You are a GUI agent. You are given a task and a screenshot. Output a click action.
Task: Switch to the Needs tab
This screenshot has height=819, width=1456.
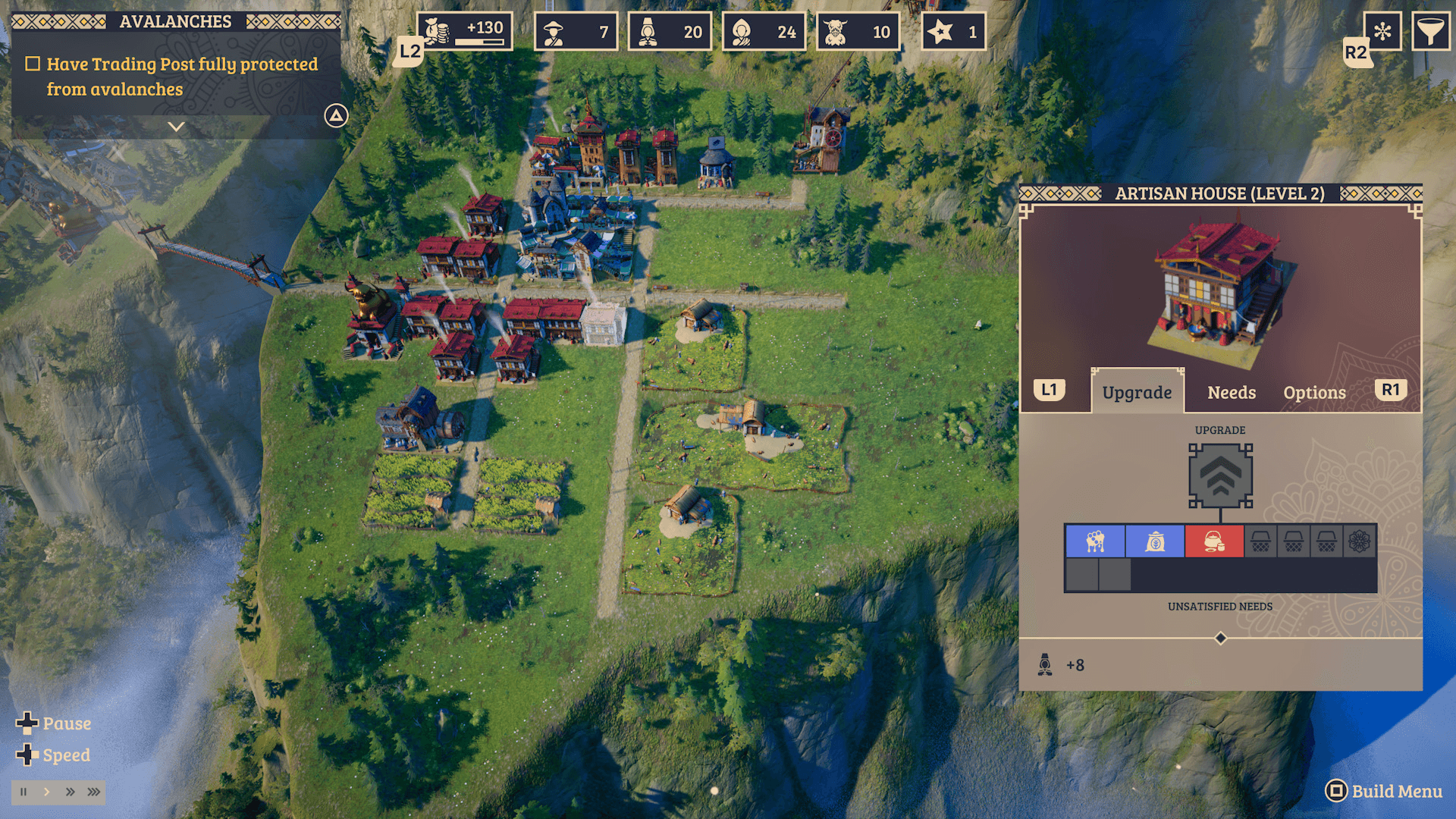(1231, 393)
